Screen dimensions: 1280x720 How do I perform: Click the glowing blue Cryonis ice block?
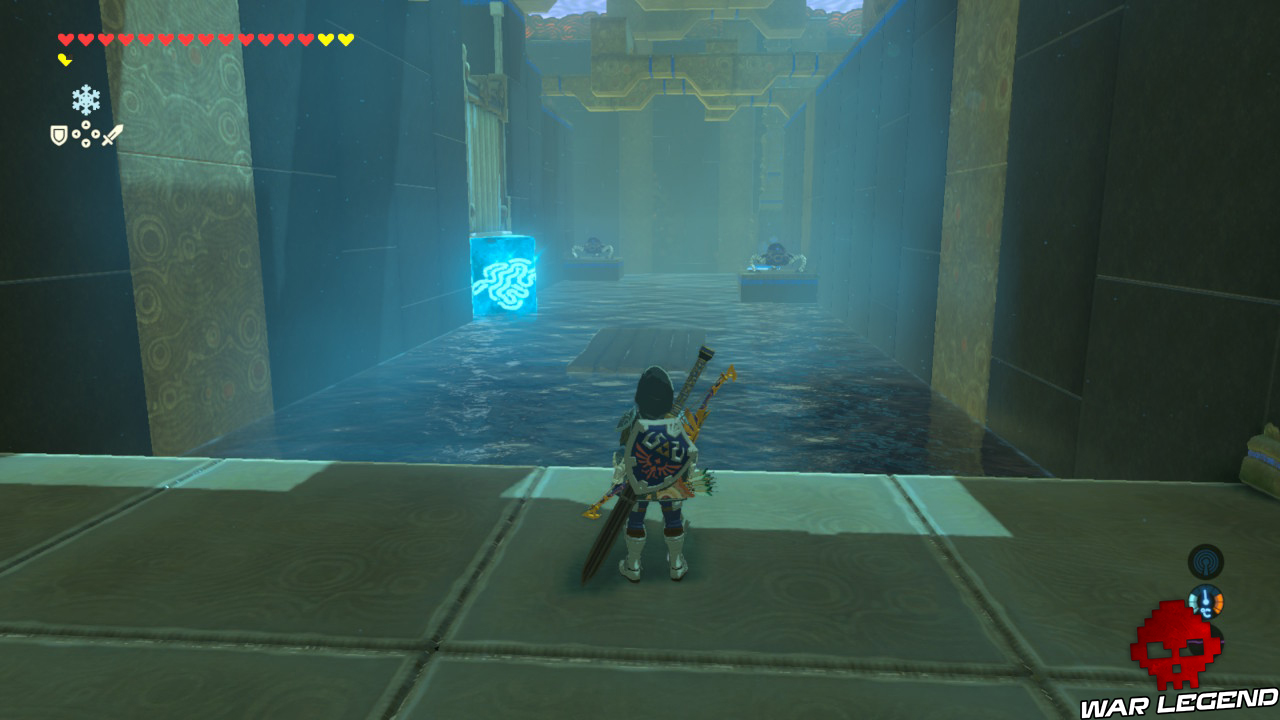pyautogui.click(x=503, y=277)
